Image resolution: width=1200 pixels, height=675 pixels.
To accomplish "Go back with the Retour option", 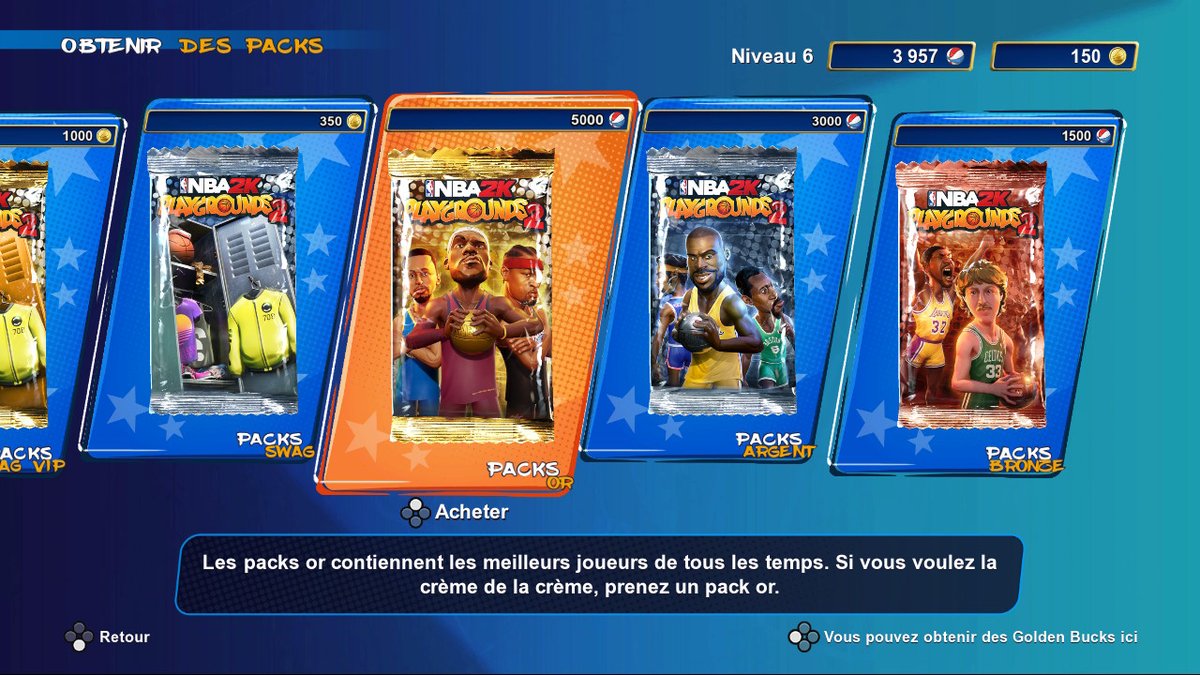I will tap(109, 637).
